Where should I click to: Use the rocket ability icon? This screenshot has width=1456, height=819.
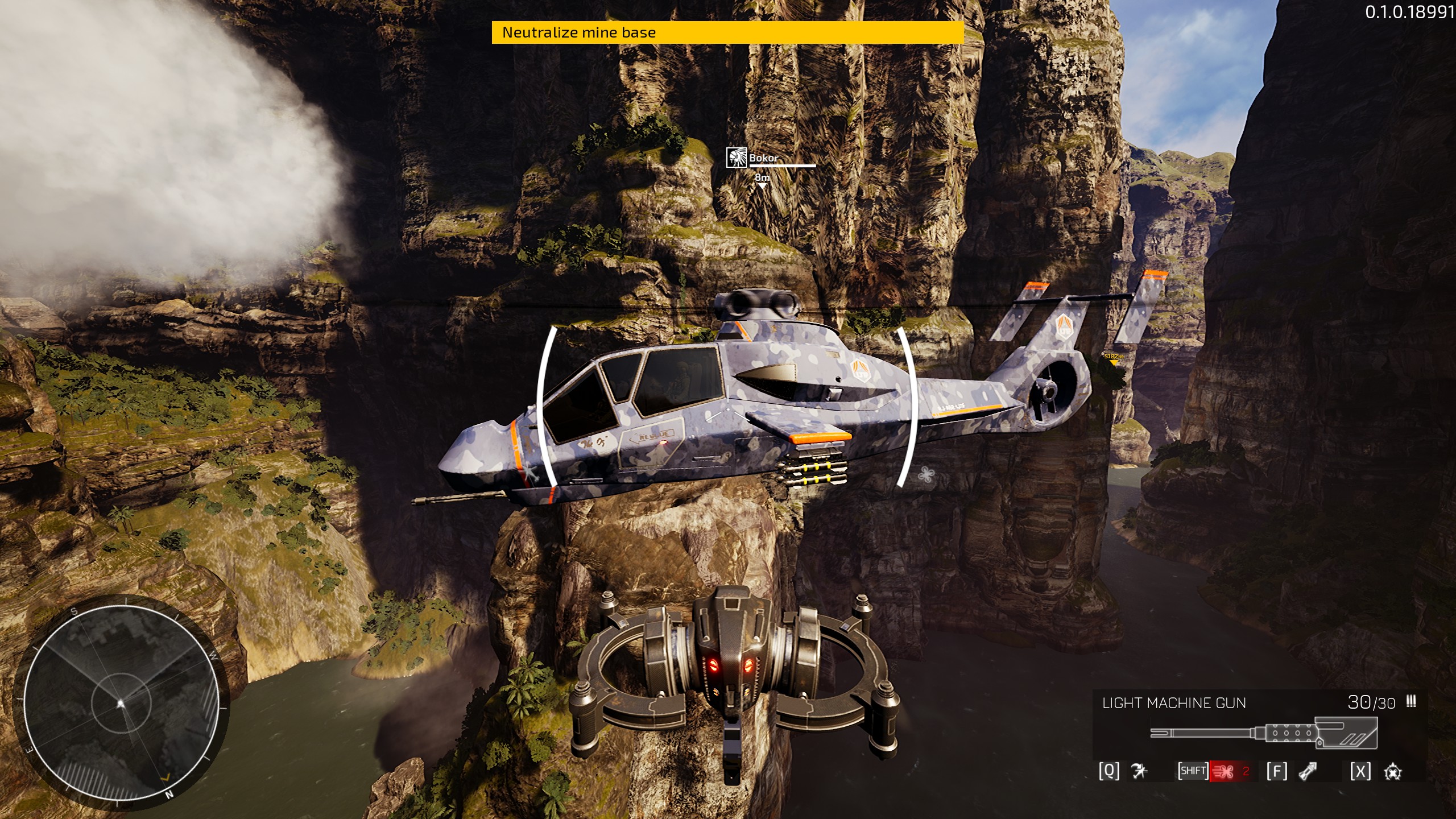(x=1308, y=771)
